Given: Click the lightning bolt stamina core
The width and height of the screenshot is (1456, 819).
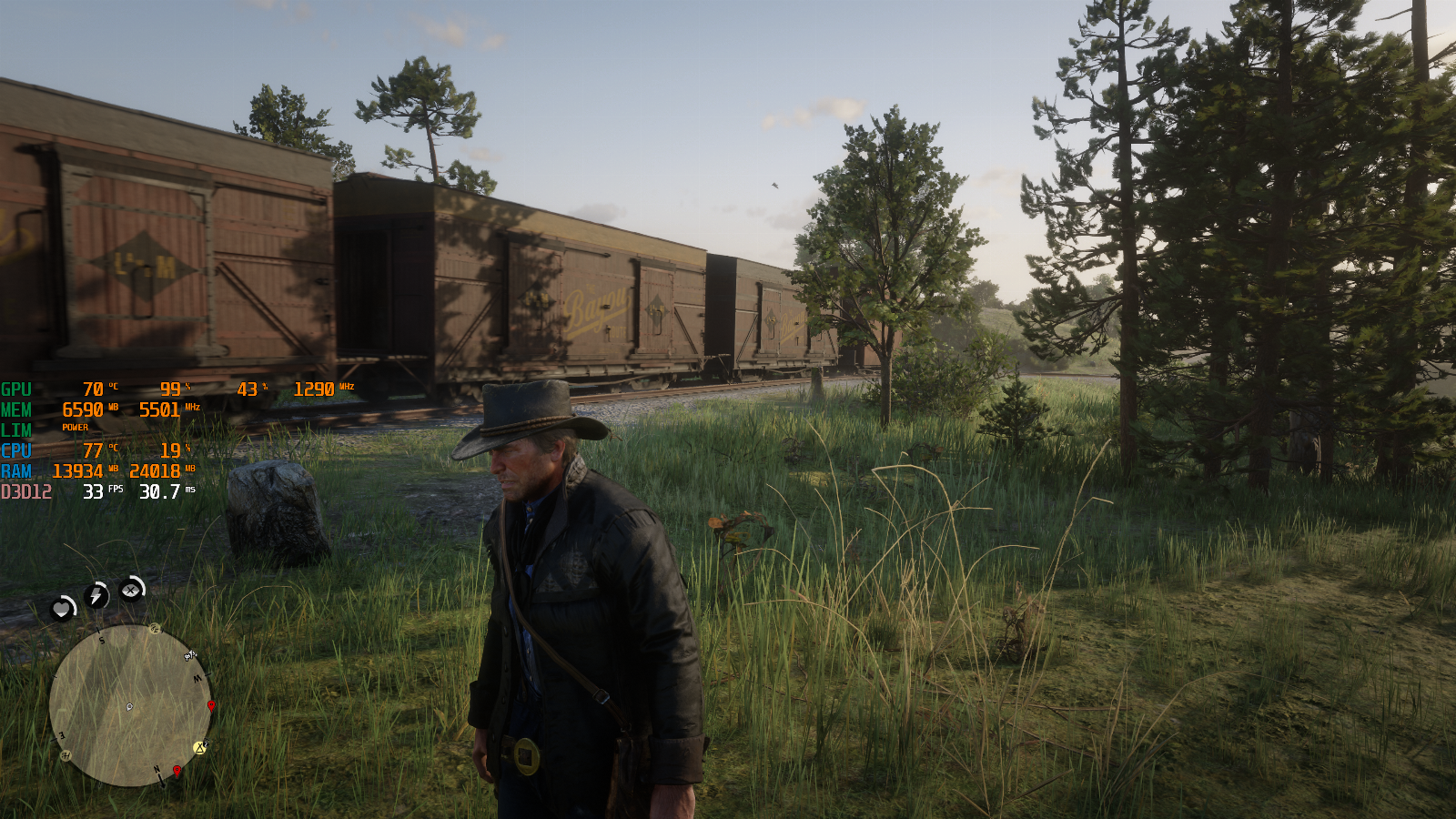Looking at the screenshot, I should point(96,595).
